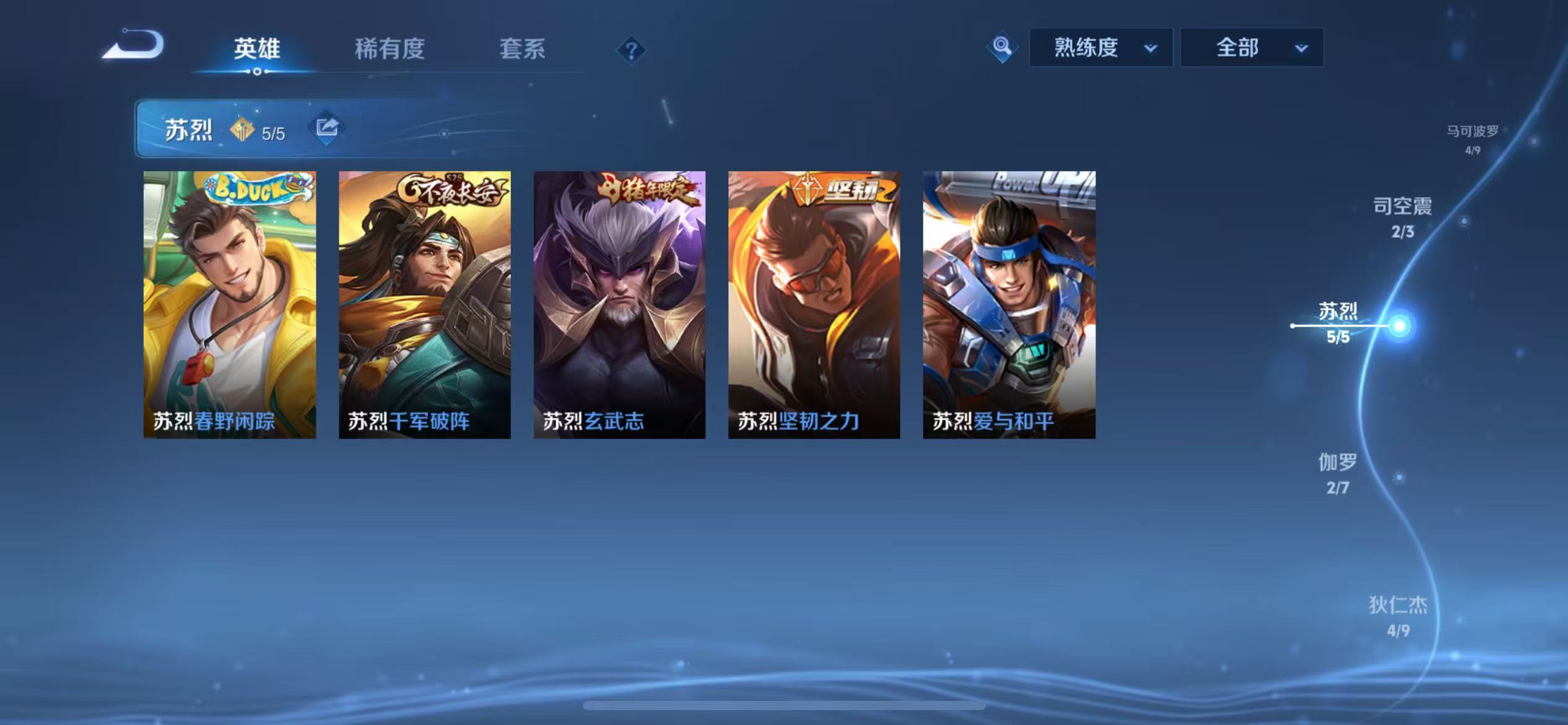Viewport: 1568px width, 725px height.
Task: Click the golden emblem icon next to 5/5
Action: pyautogui.click(x=243, y=131)
